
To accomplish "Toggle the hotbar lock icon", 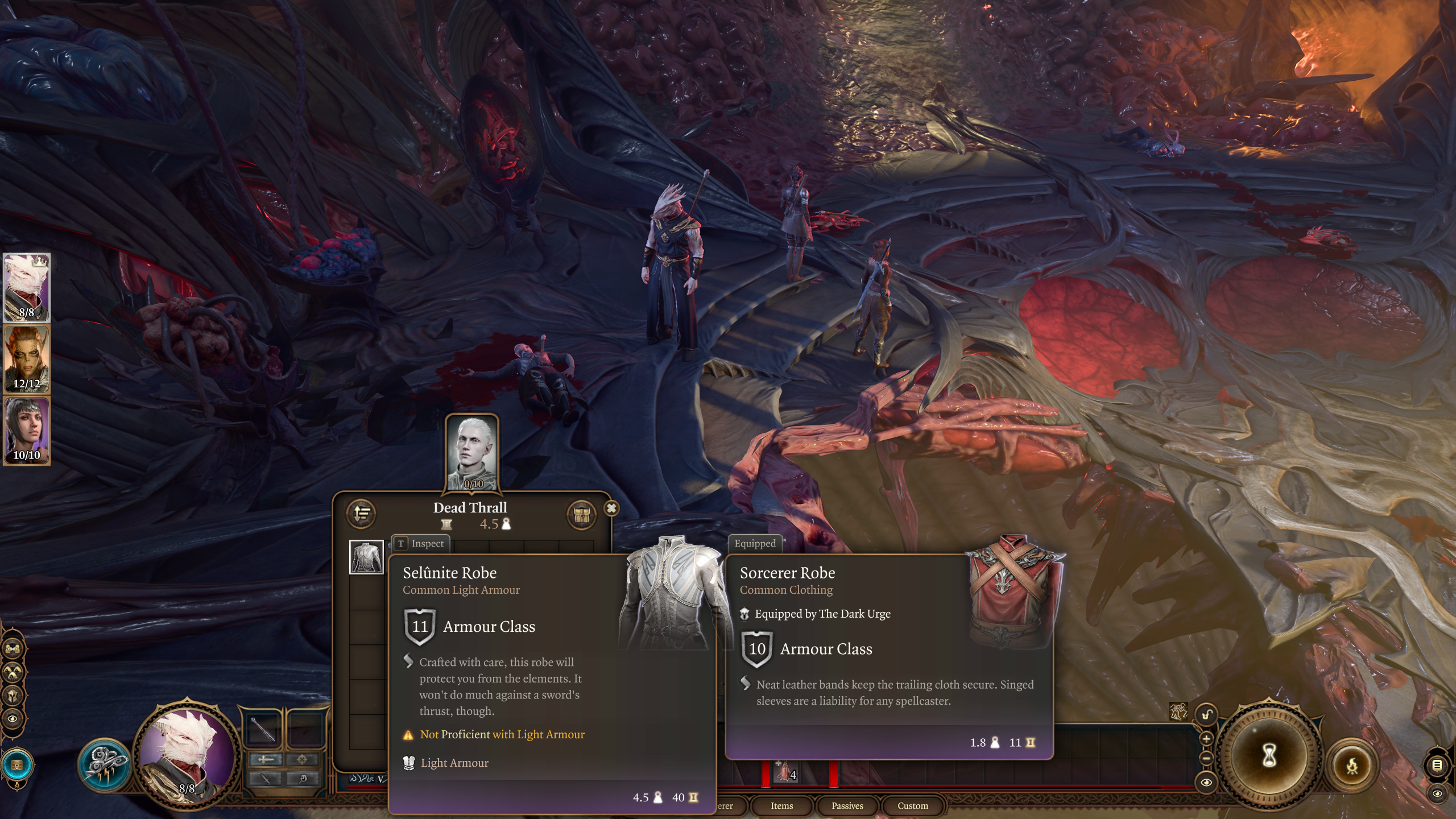I will point(1206,715).
